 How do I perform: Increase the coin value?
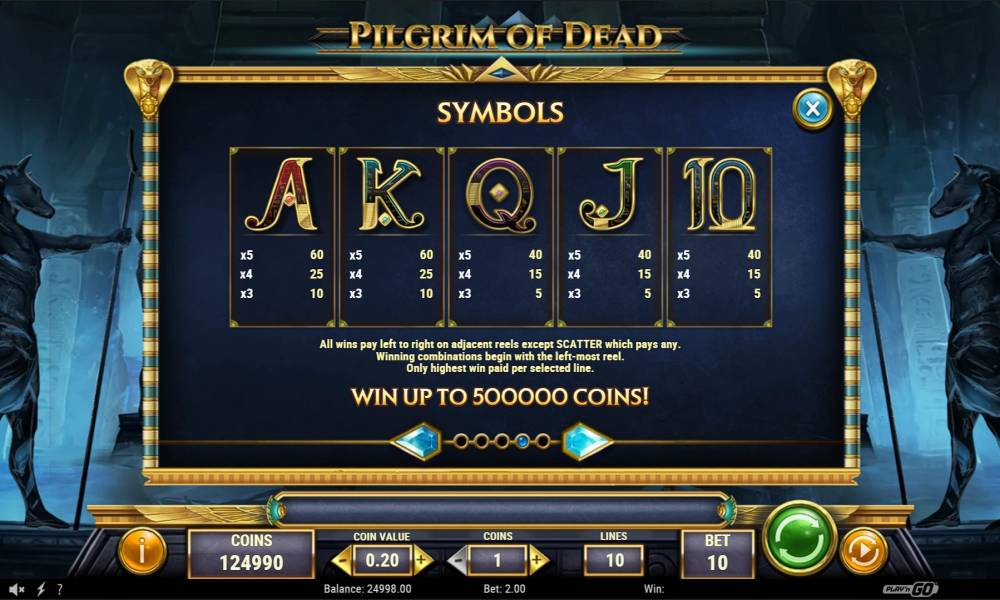pyautogui.click(x=422, y=560)
